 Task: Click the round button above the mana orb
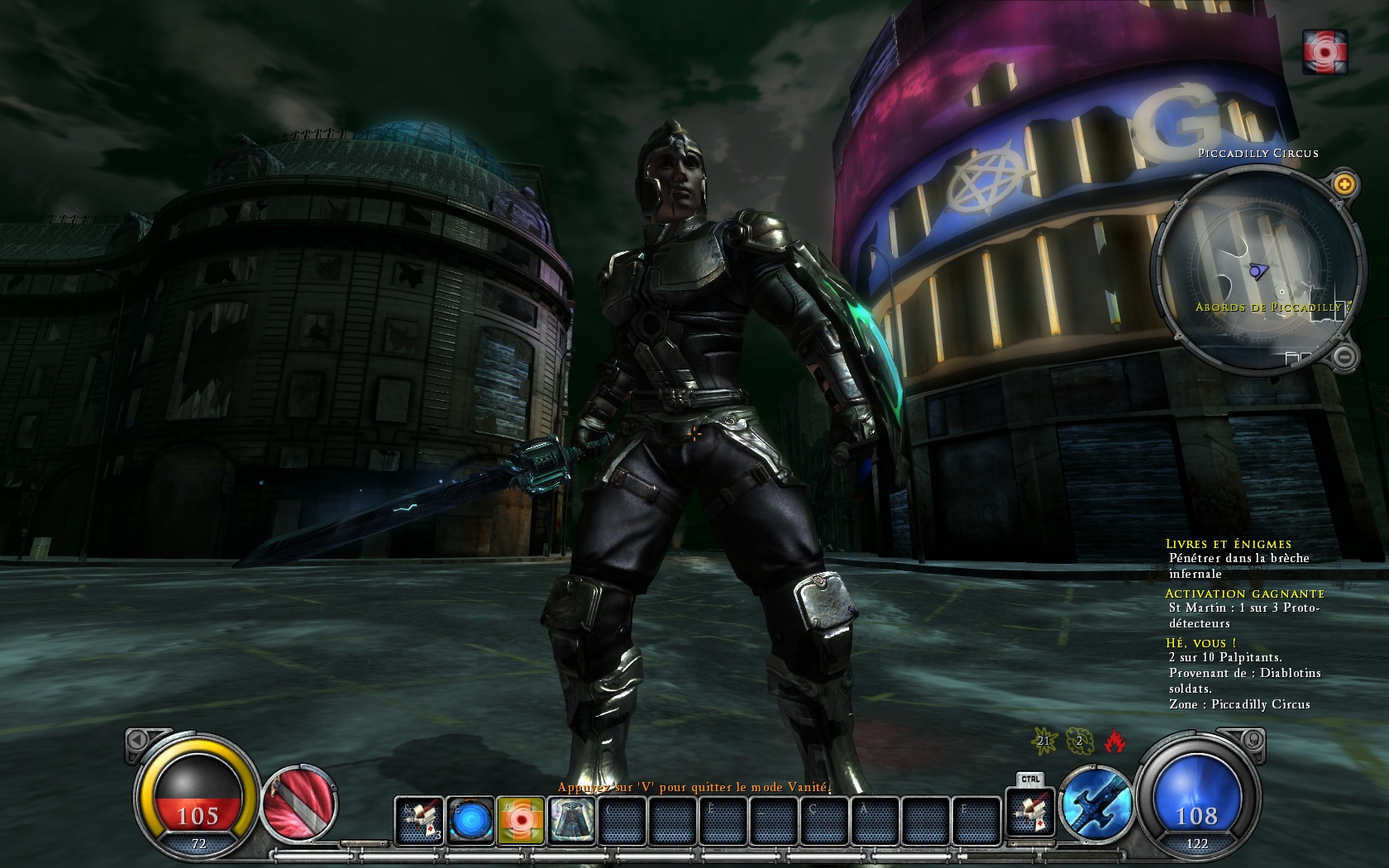coord(1253,739)
